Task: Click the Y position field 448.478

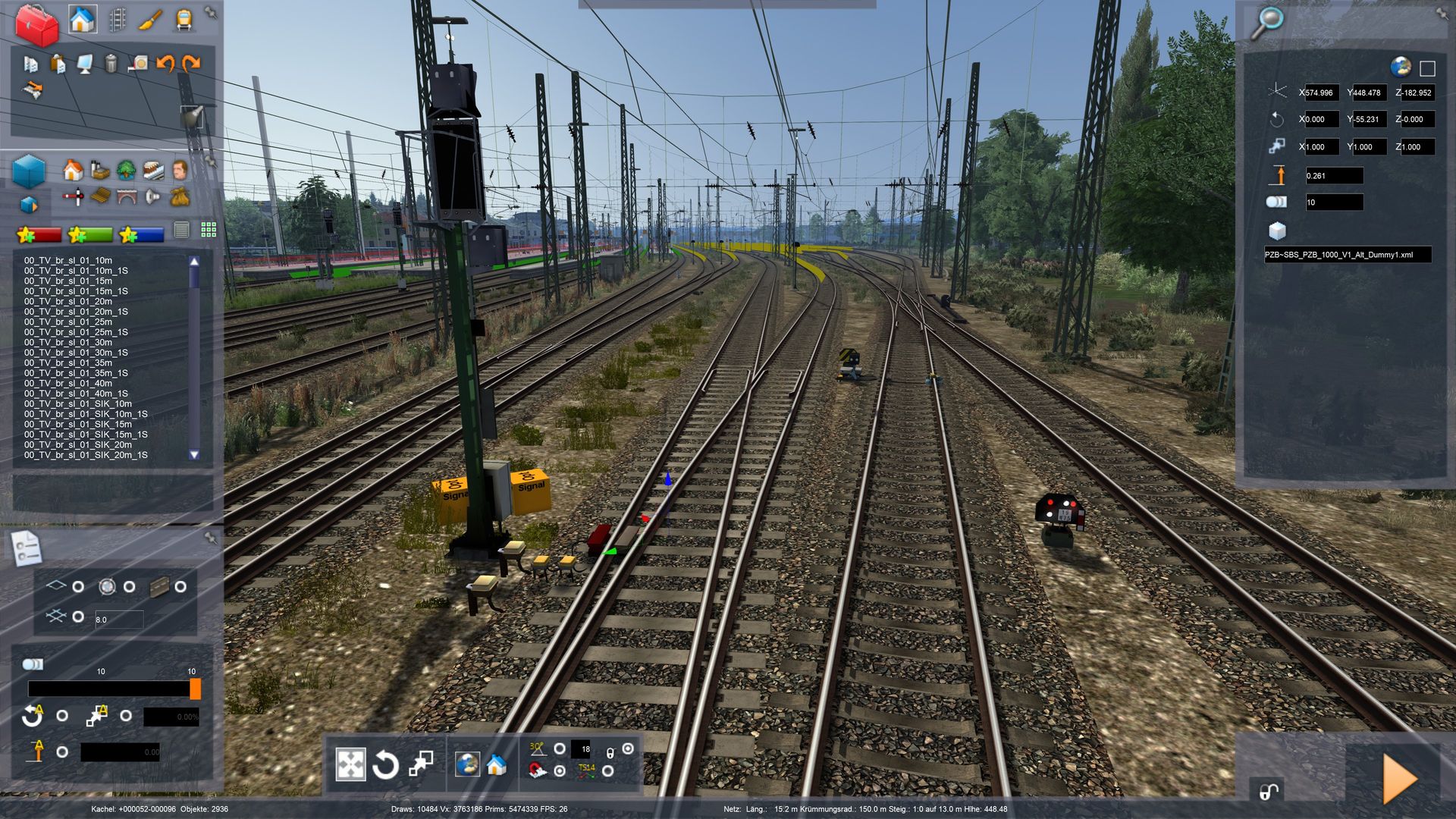Action: pyautogui.click(x=1367, y=93)
